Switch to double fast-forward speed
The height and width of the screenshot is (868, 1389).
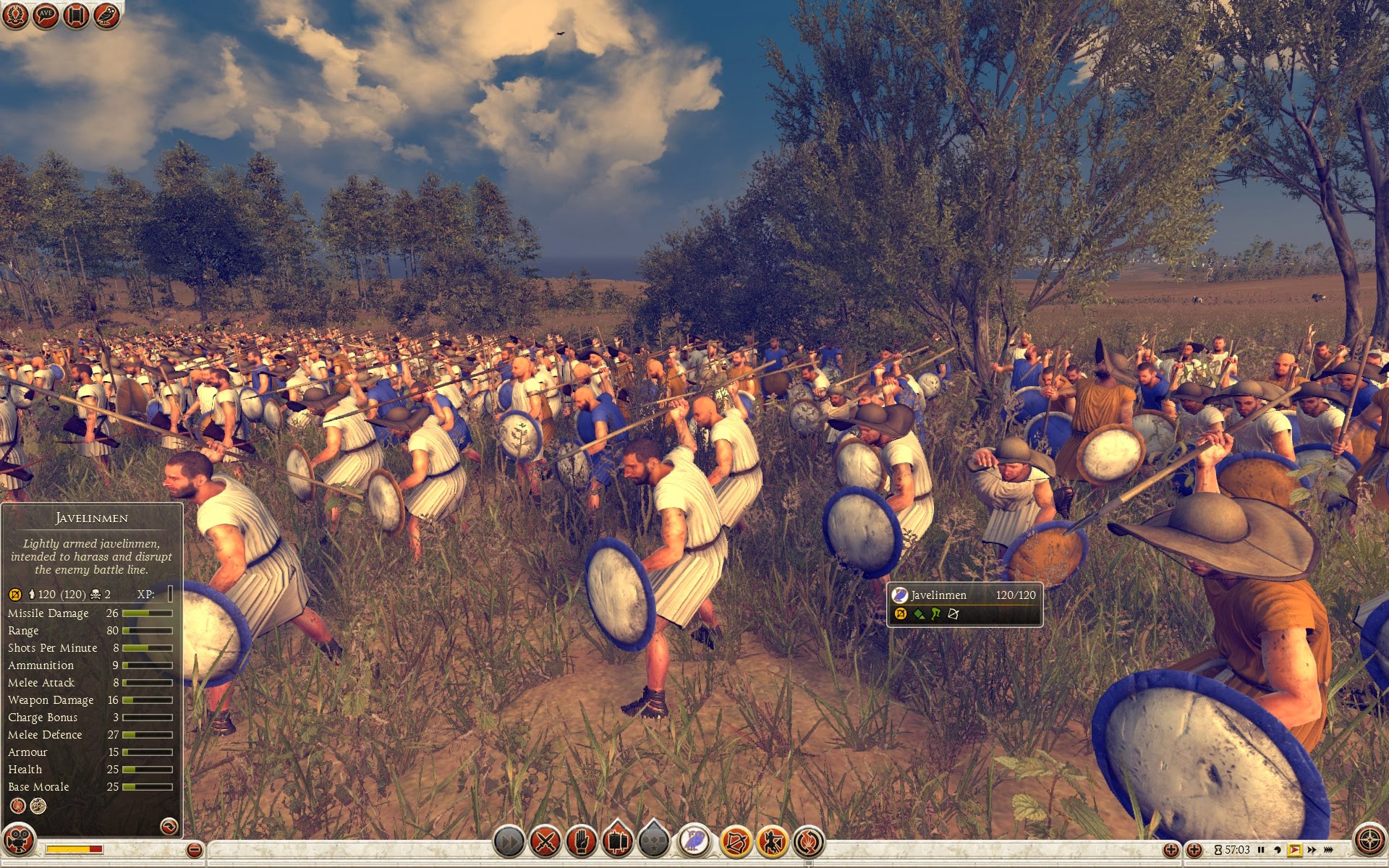[x=1312, y=850]
